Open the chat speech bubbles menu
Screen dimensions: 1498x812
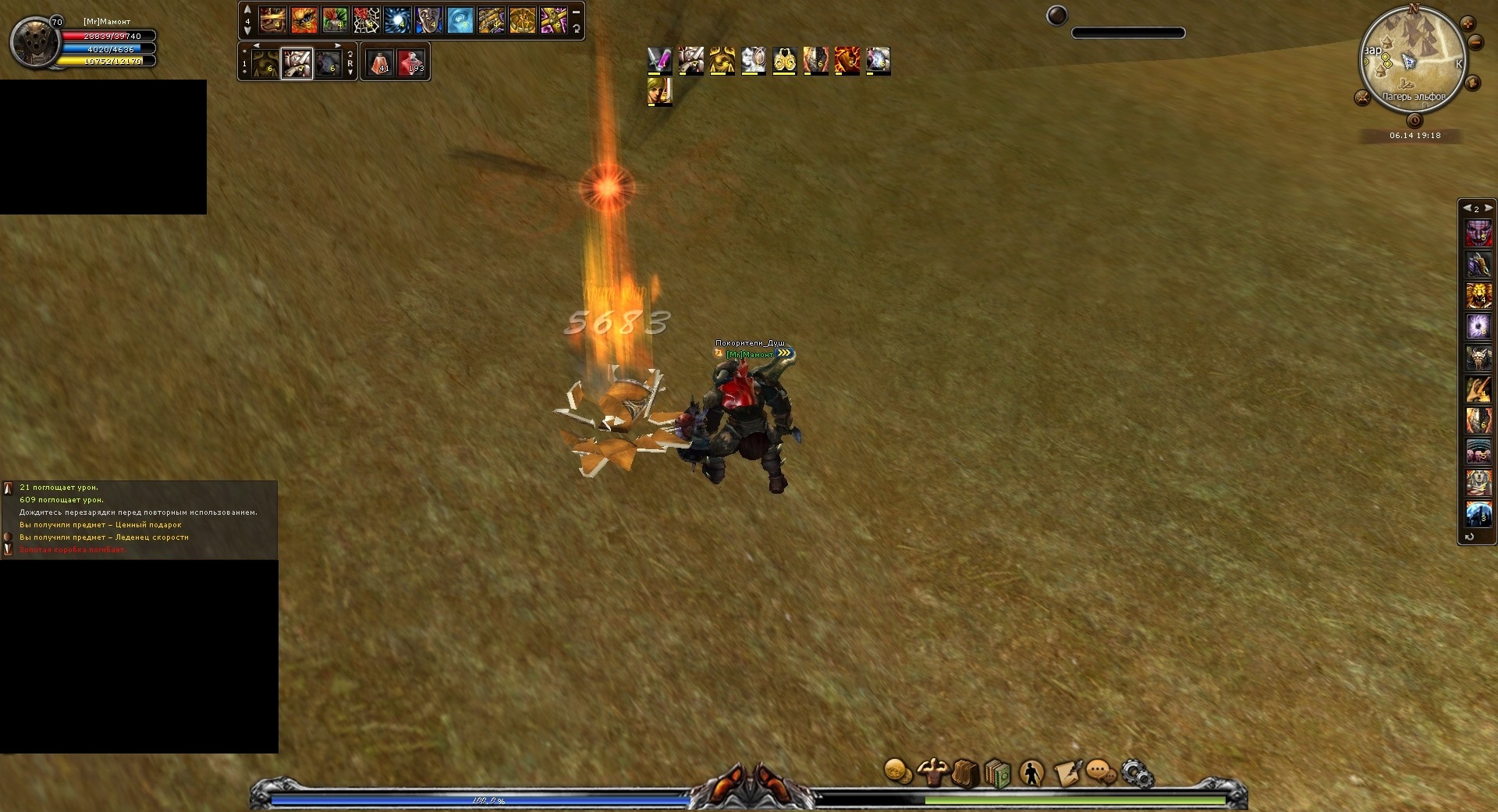coord(1101,773)
